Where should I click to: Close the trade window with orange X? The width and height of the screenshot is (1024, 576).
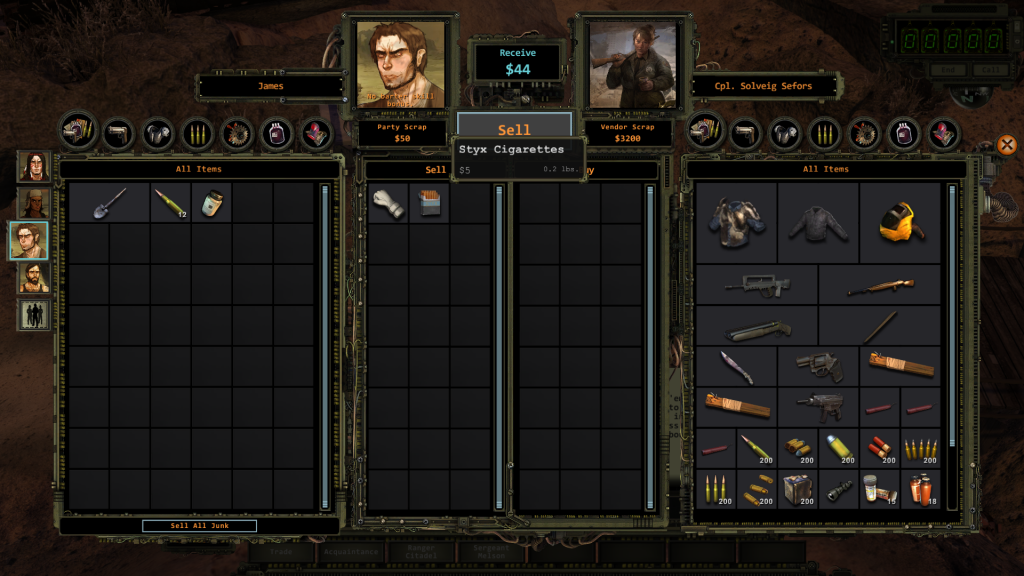pyautogui.click(x=1006, y=145)
